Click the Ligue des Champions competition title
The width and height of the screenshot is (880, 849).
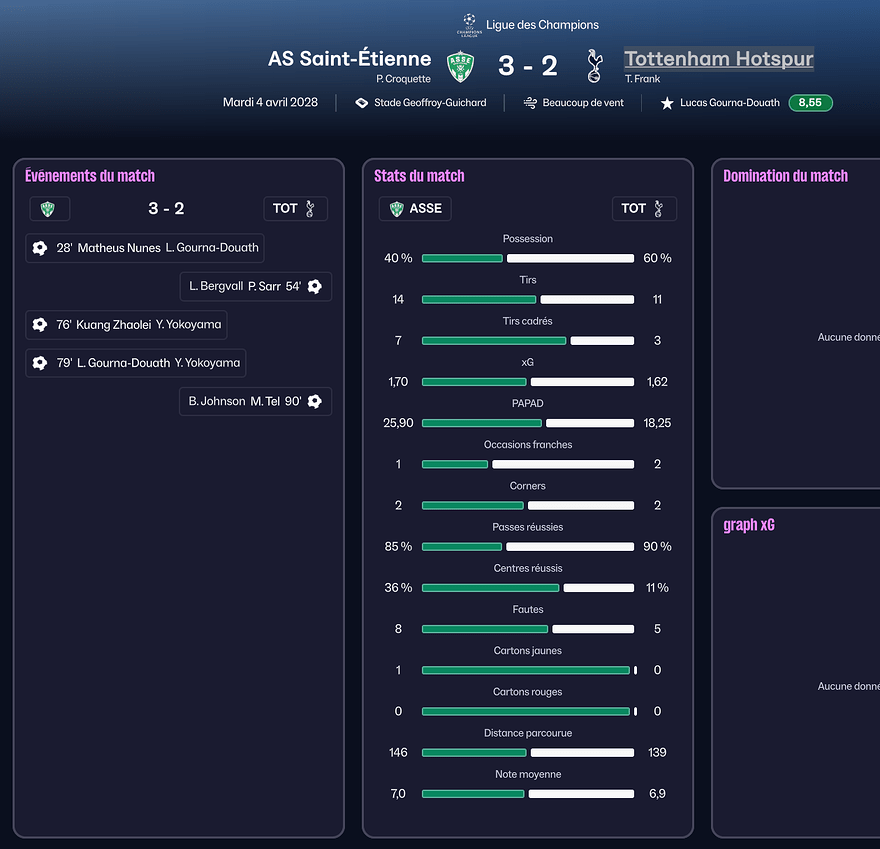(542, 24)
